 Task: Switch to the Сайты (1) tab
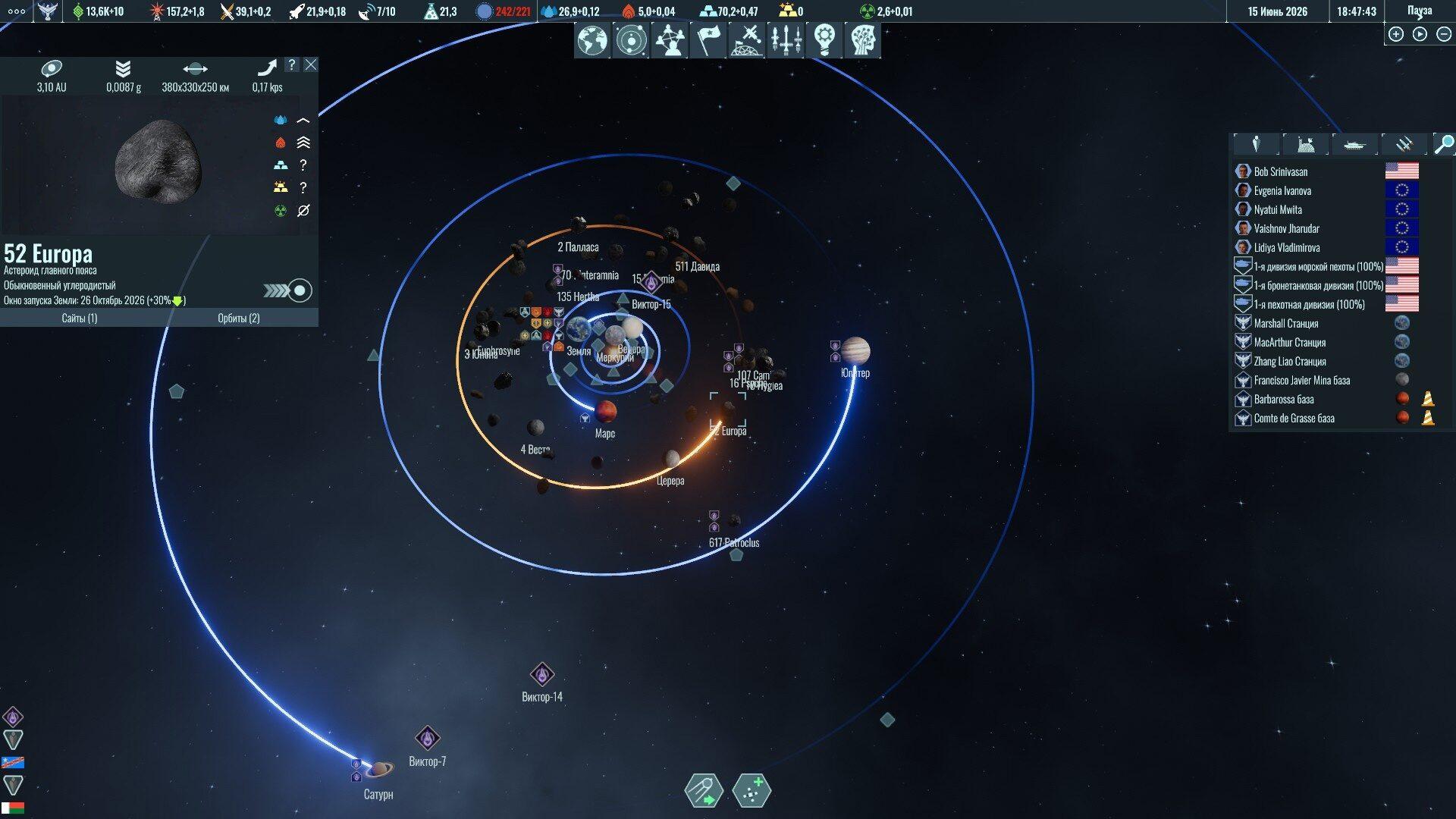click(80, 318)
